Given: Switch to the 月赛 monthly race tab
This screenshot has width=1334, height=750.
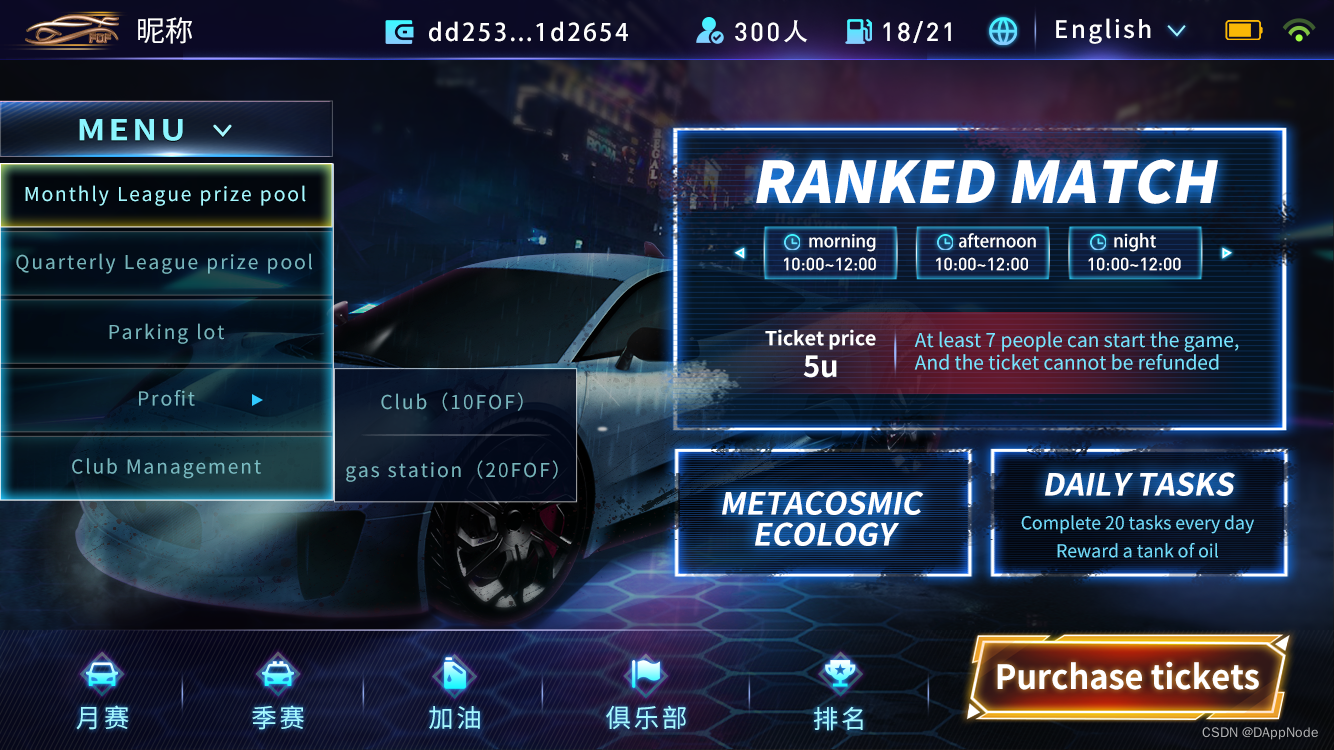Looking at the screenshot, I should 102,692.
